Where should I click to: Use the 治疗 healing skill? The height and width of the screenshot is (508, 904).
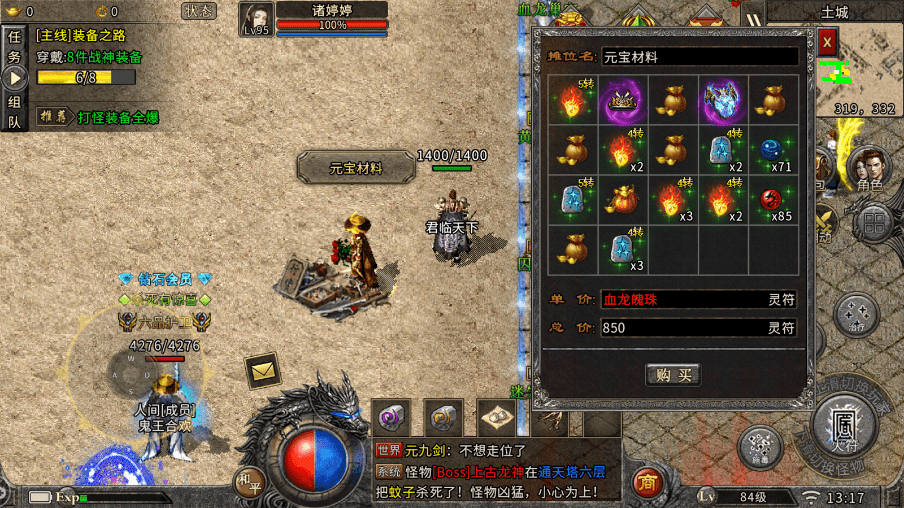856,314
